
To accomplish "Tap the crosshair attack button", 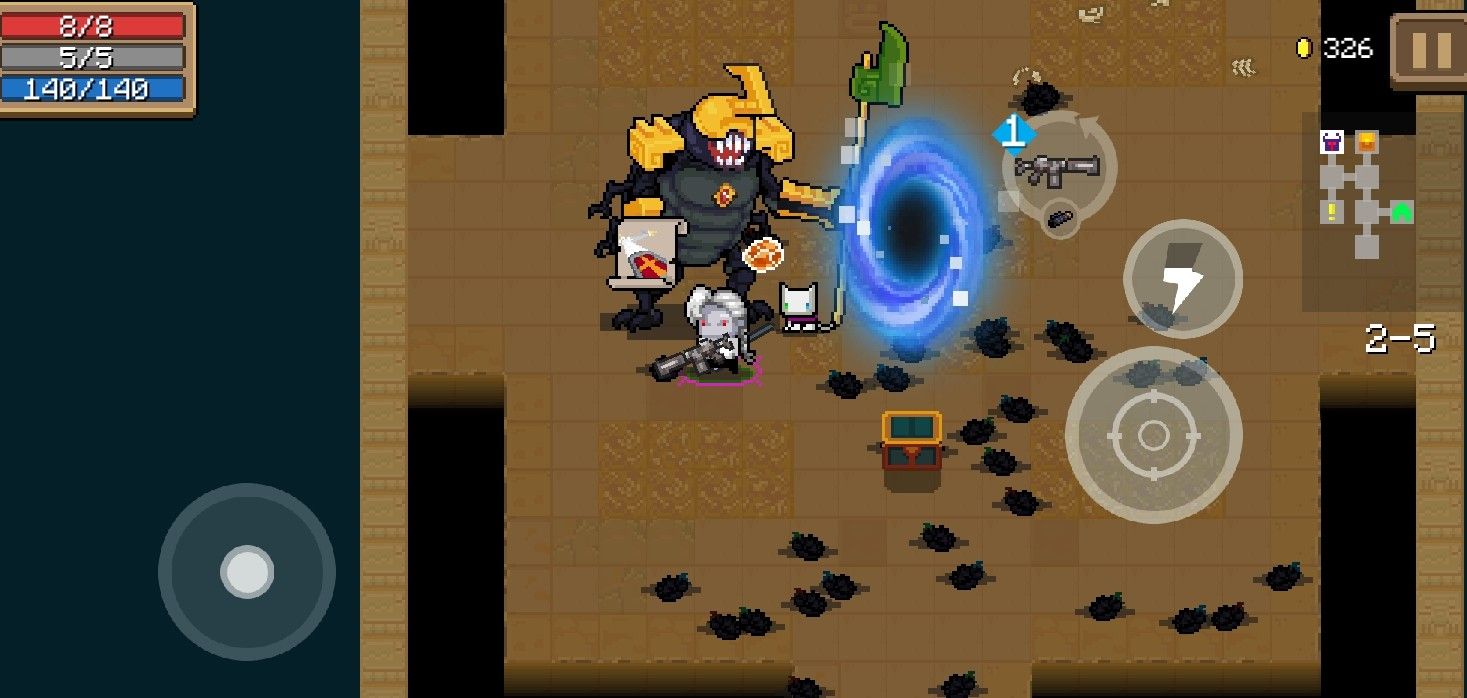I will click(1153, 435).
